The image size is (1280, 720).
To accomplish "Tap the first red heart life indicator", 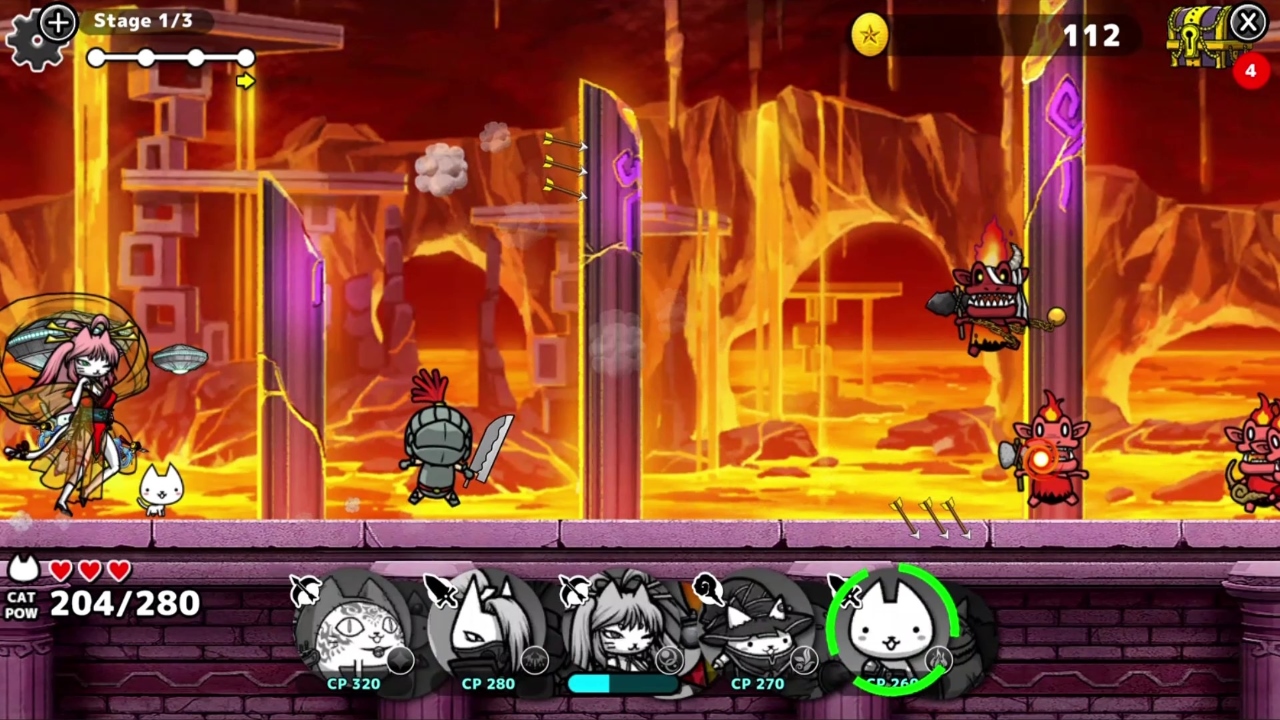I will pos(63,571).
